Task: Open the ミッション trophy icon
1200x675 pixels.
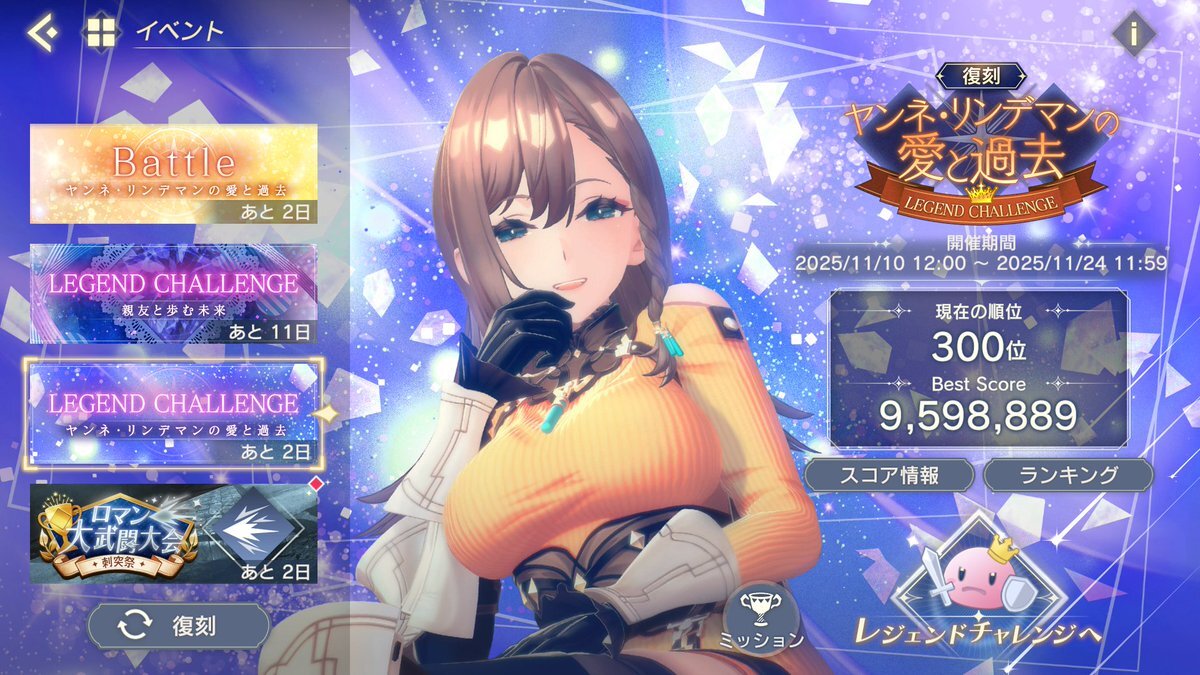Action: 760,615
